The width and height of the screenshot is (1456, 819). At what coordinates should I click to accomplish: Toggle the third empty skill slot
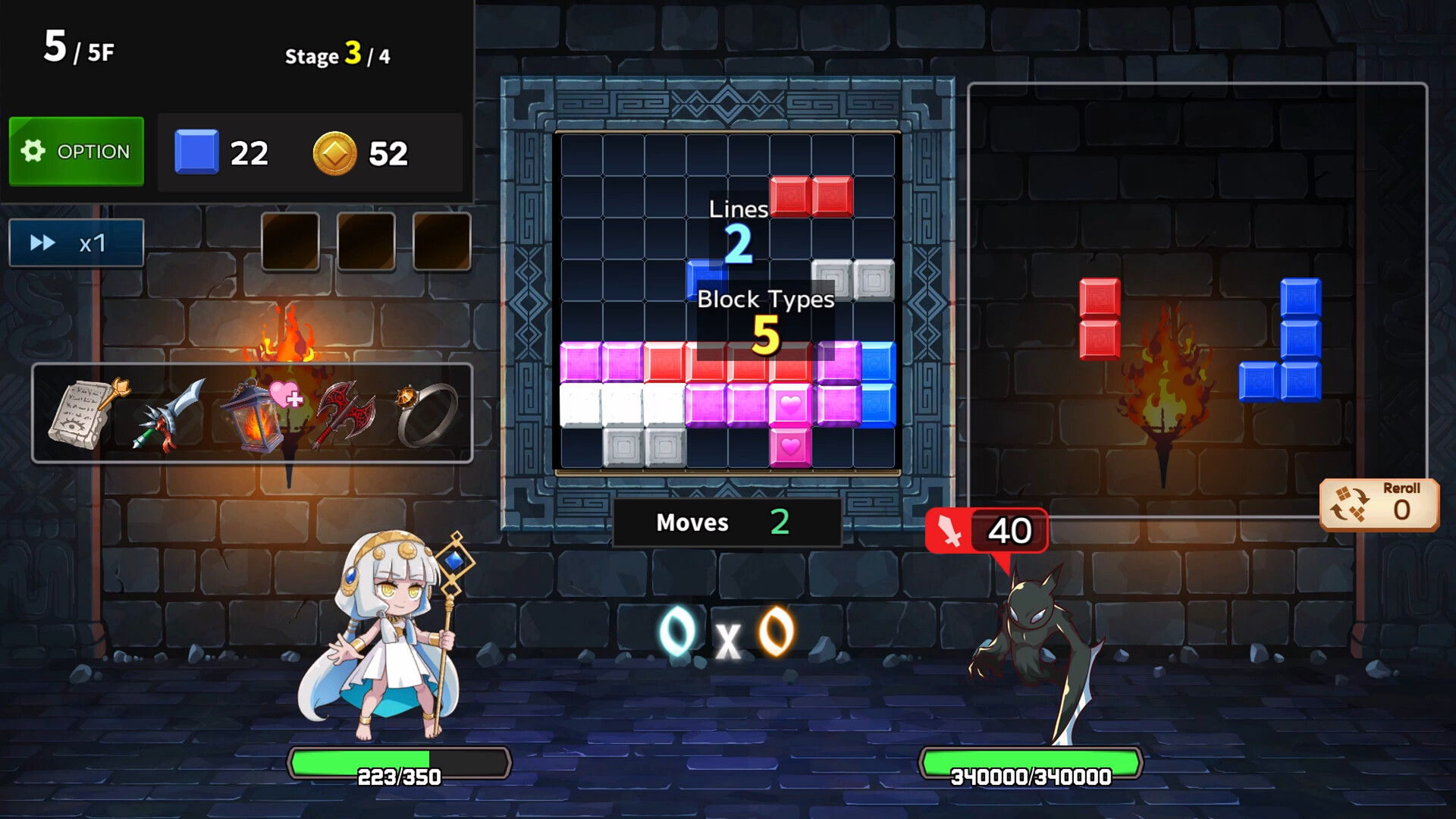tap(442, 243)
